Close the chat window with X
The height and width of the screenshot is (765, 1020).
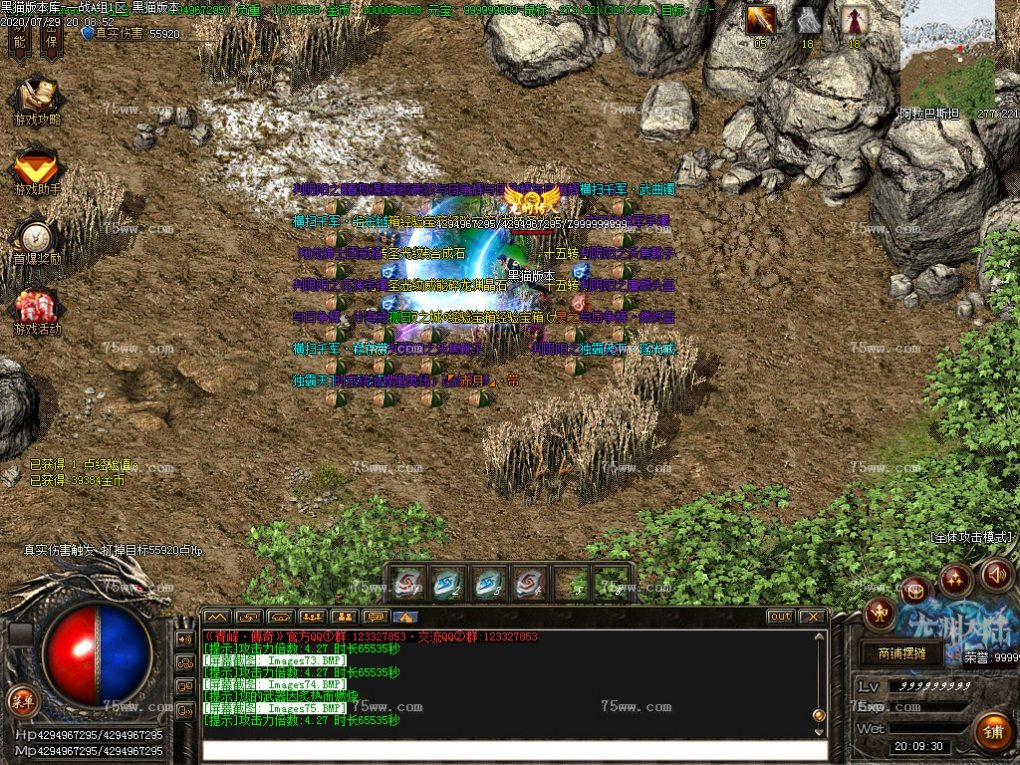(x=812, y=617)
